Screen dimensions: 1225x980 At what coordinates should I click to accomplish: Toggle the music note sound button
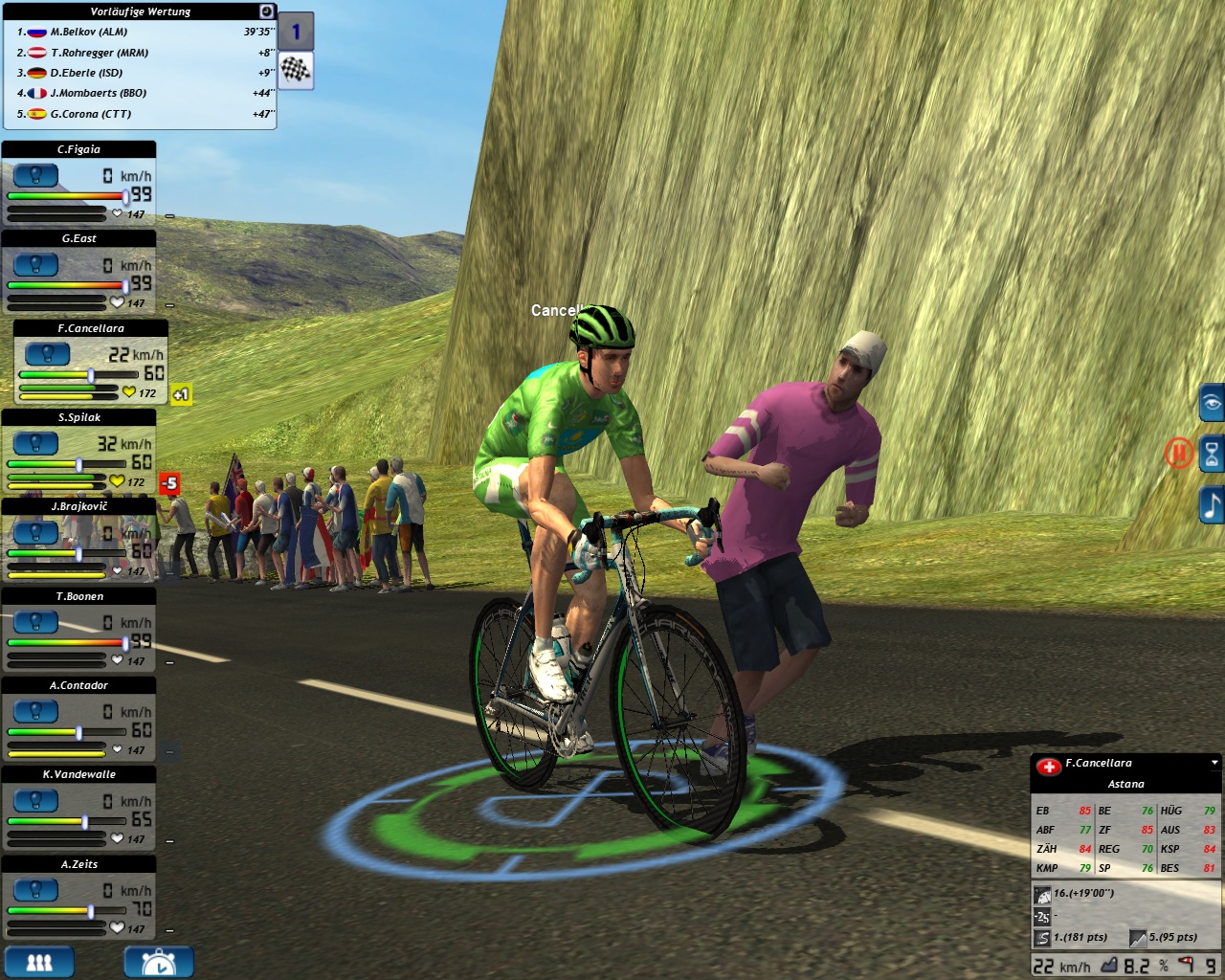tap(1212, 504)
